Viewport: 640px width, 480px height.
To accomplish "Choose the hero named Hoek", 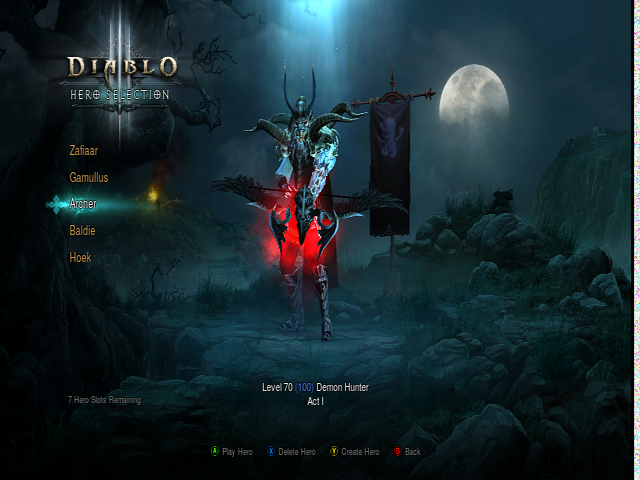I will (x=80, y=257).
